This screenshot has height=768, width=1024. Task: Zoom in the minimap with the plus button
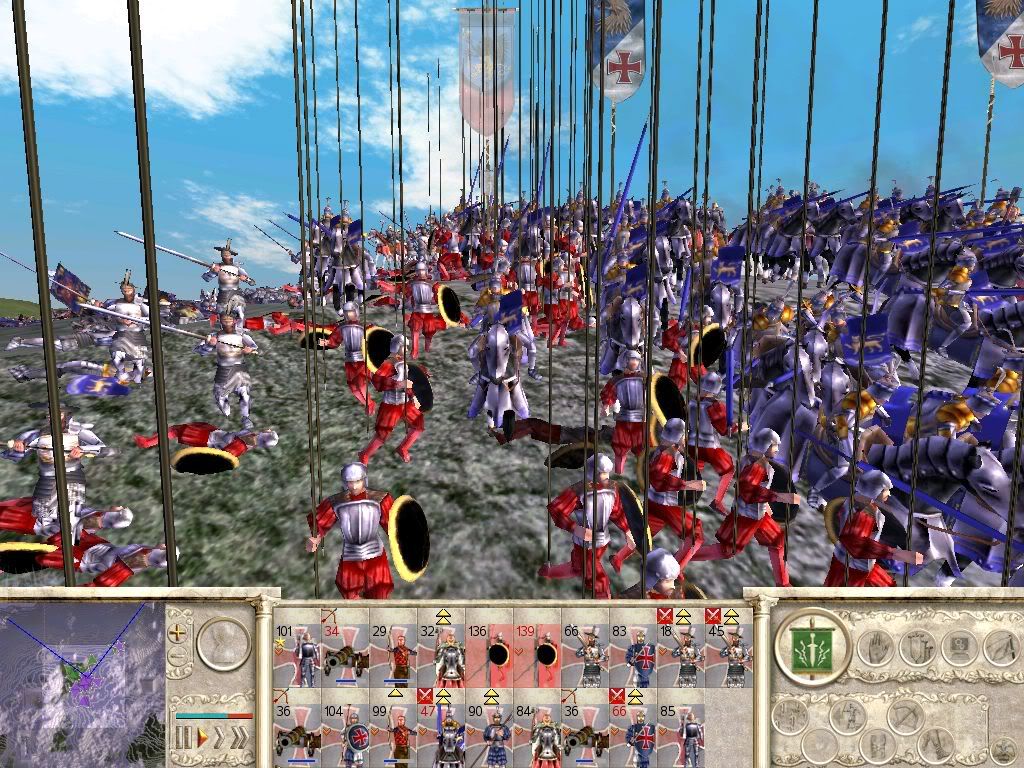coord(179,632)
